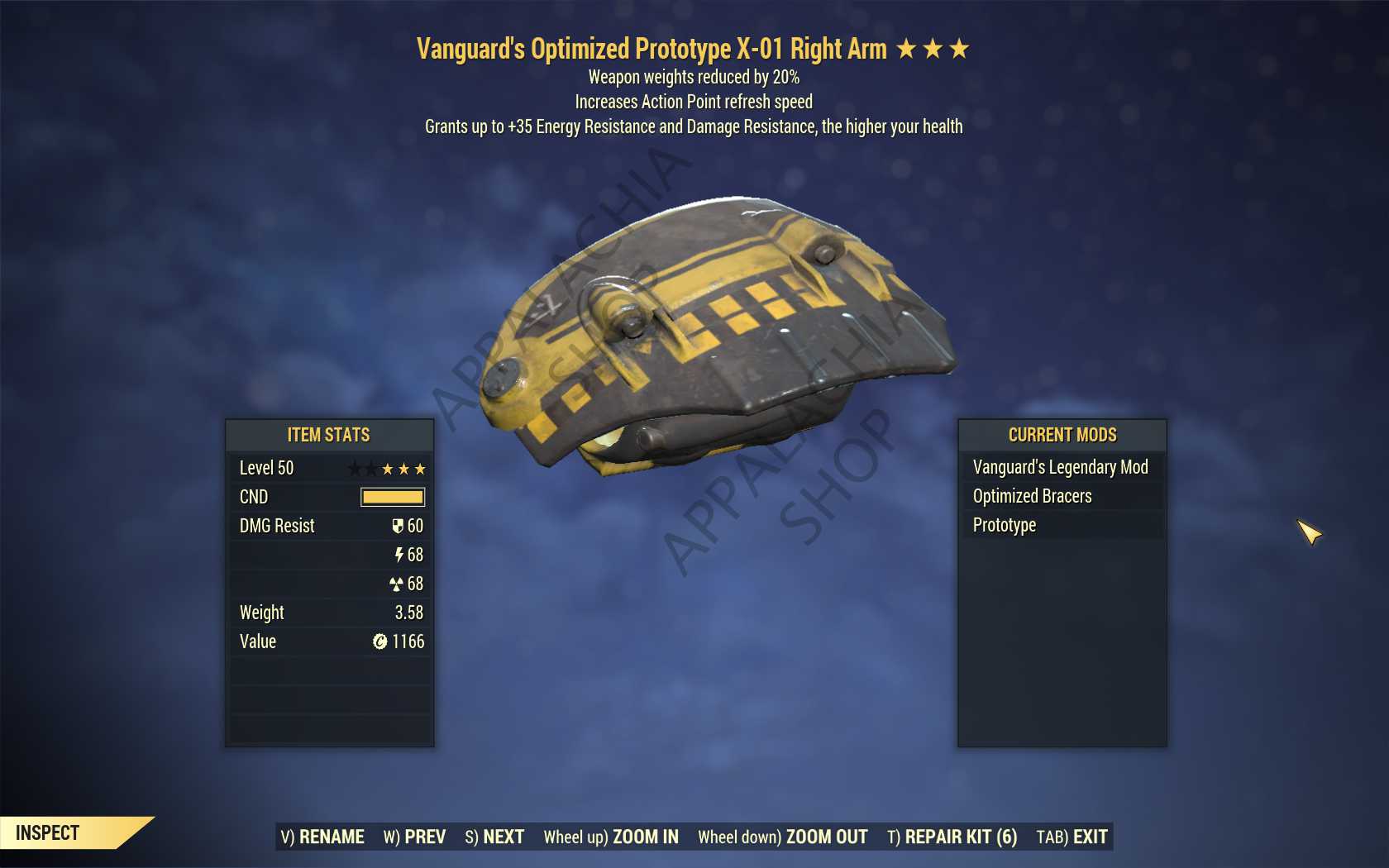This screenshot has height=868, width=1389.
Task: Select the Optimized Bracers mod row
Action: (1061, 496)
